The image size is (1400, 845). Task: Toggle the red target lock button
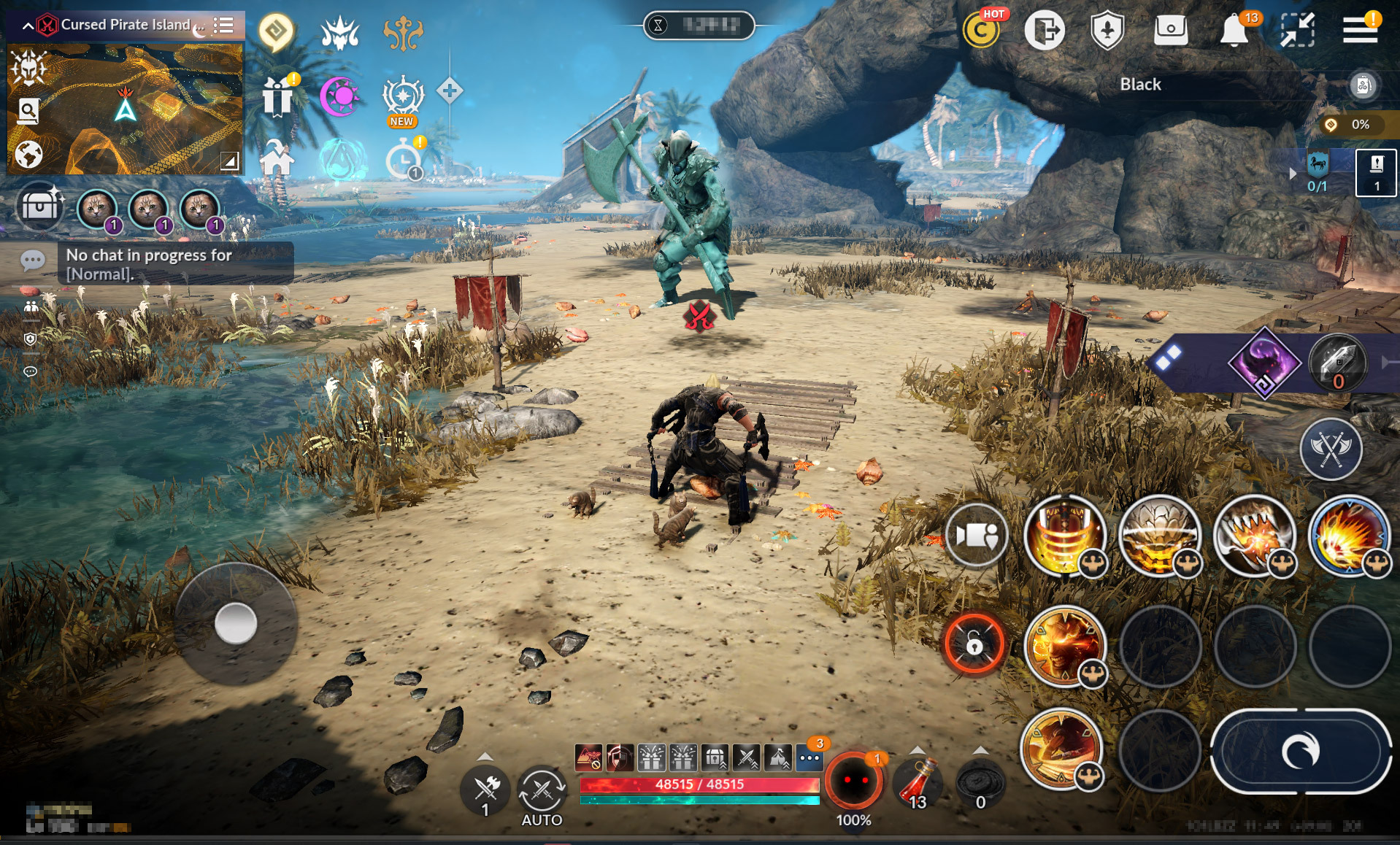[974, 644]
